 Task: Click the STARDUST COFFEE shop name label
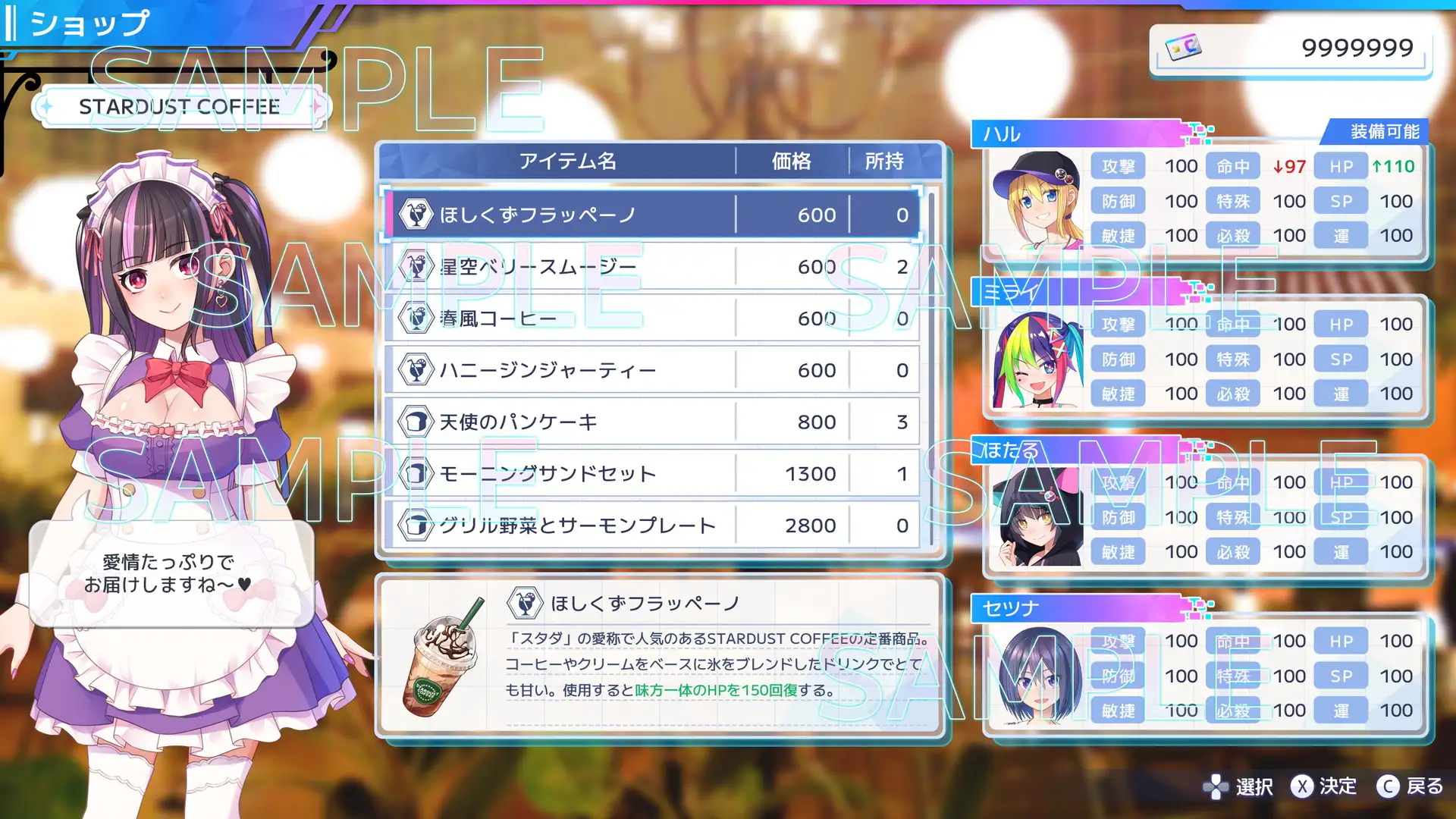point(178,106)
